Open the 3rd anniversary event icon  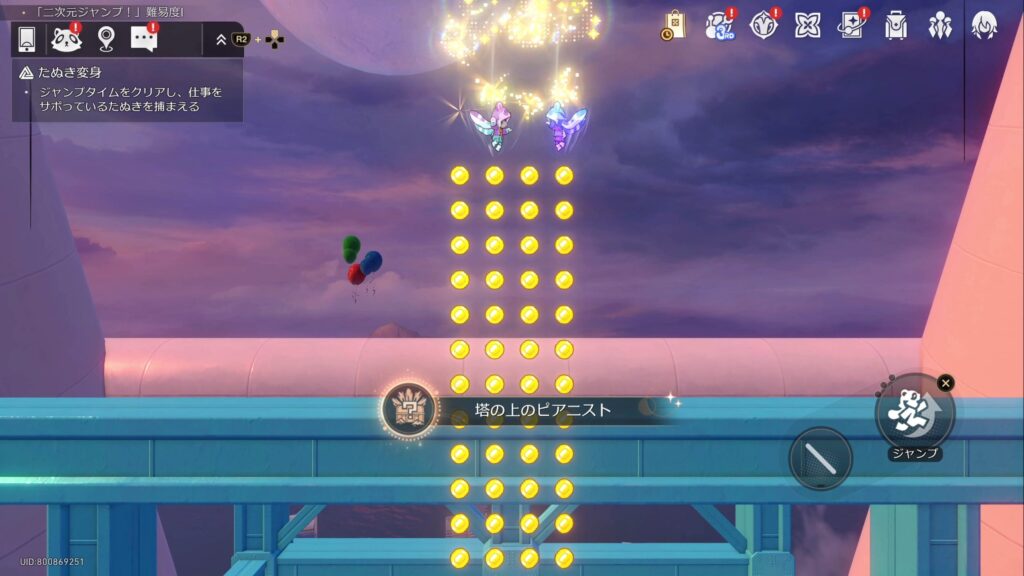[719, 26]
